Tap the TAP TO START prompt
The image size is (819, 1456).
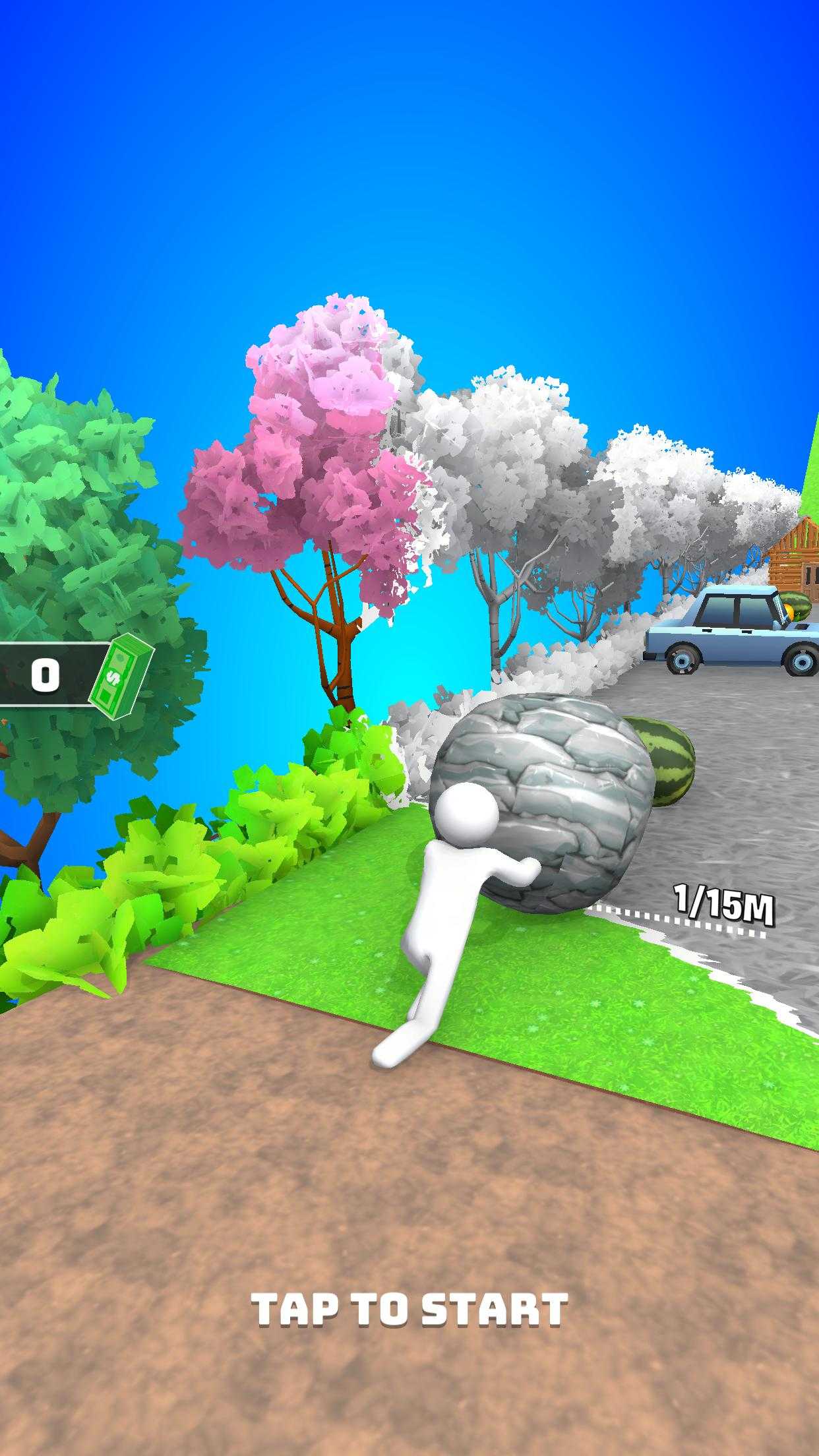point(409,1309)
